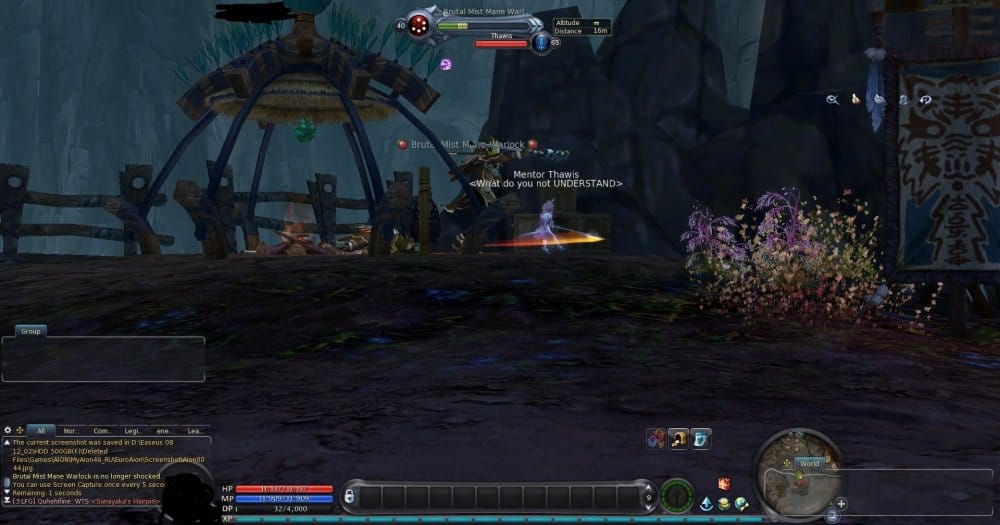Toggle the crossed-out eye icon
Image resolution: width=1000 pixels, height=525 pixels.
point(832,99)
